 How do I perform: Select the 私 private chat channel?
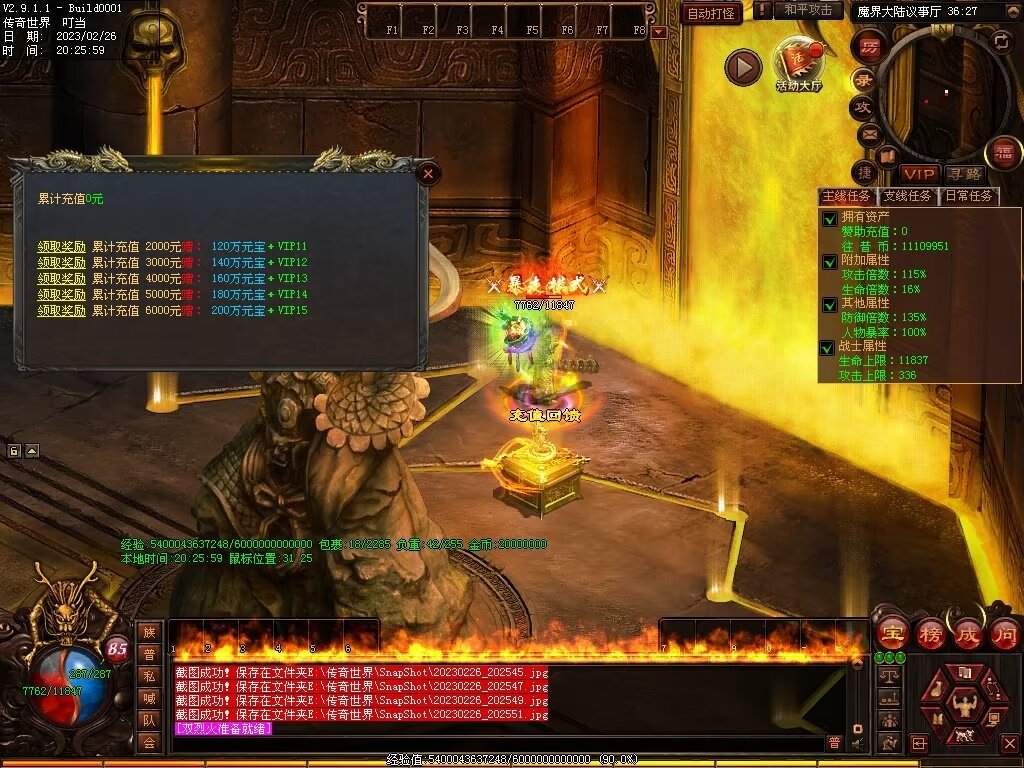(149, 675)
